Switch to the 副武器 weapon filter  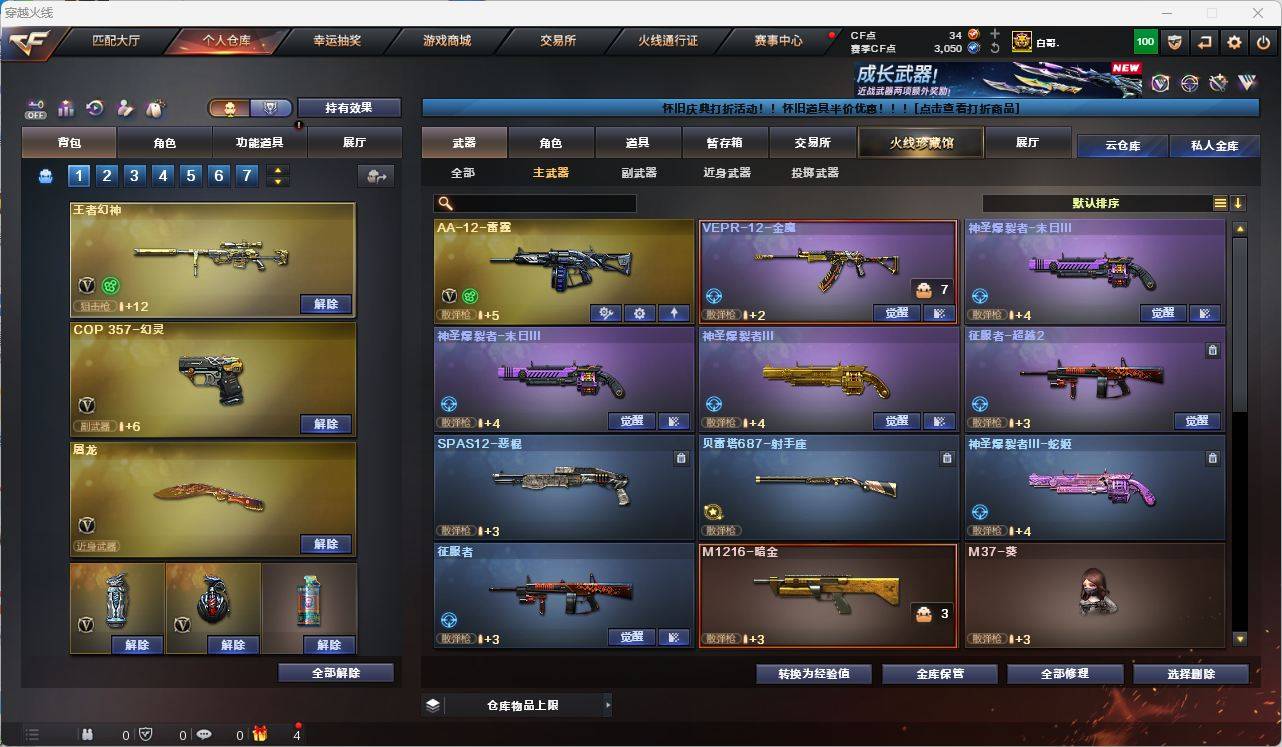pyautogui.click(x=639, y=173)
